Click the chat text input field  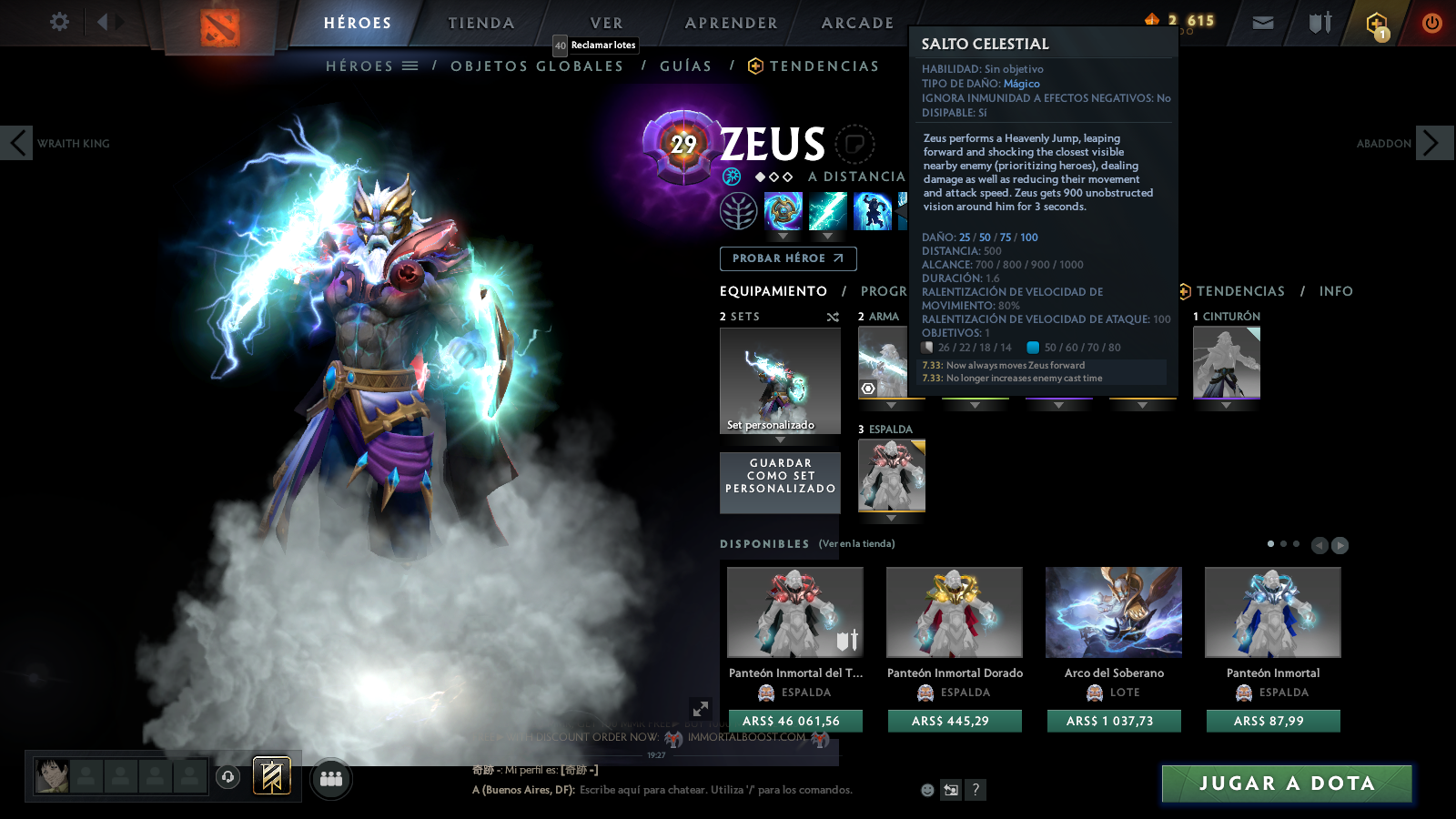pyautogui.click(x=710, y=790)
